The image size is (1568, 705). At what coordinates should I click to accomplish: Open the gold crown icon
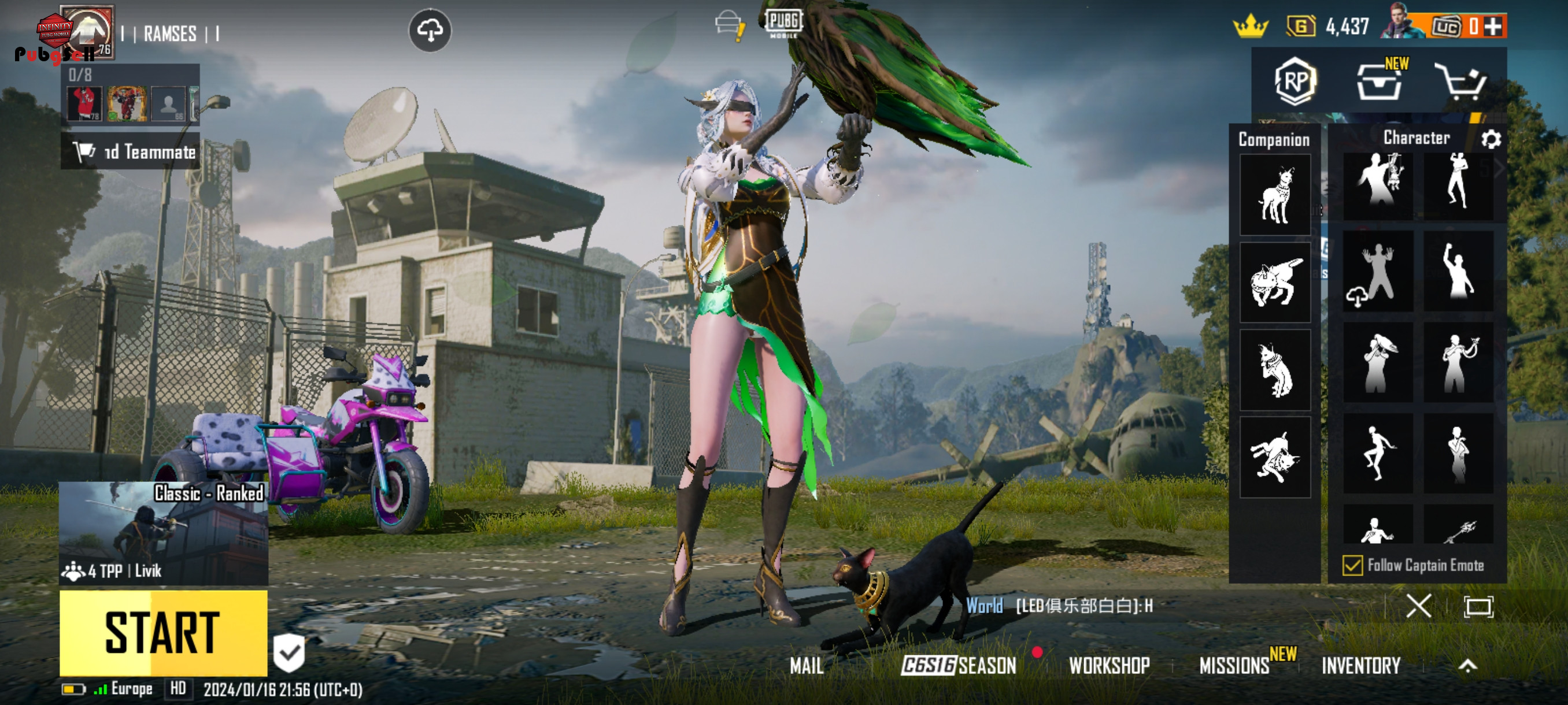pyautogui.click(x=1250, y=26)
